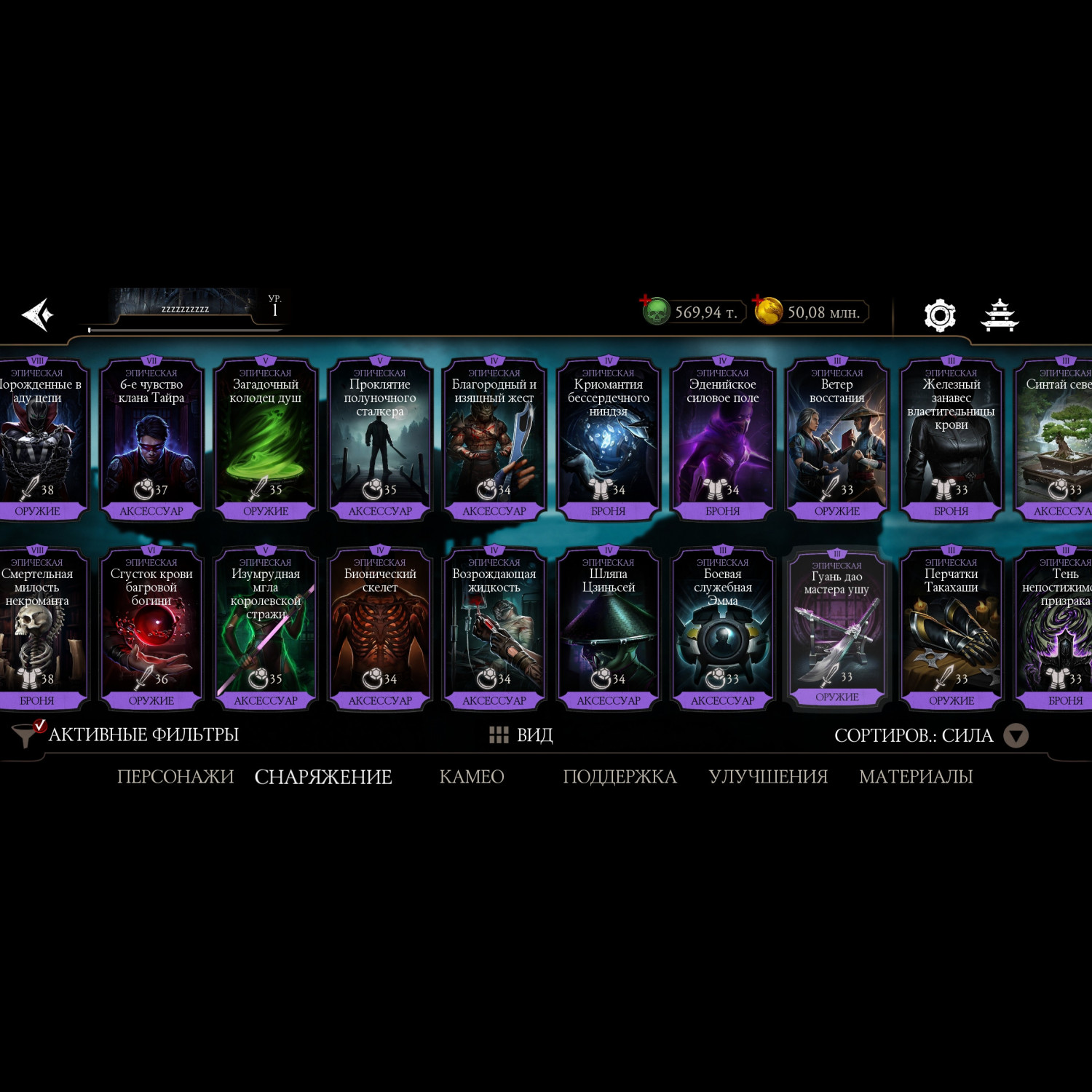Select the 6-е чувство клана Тайра card
The width and height of the screenshot is (1092, 1092).
[151, 438]
